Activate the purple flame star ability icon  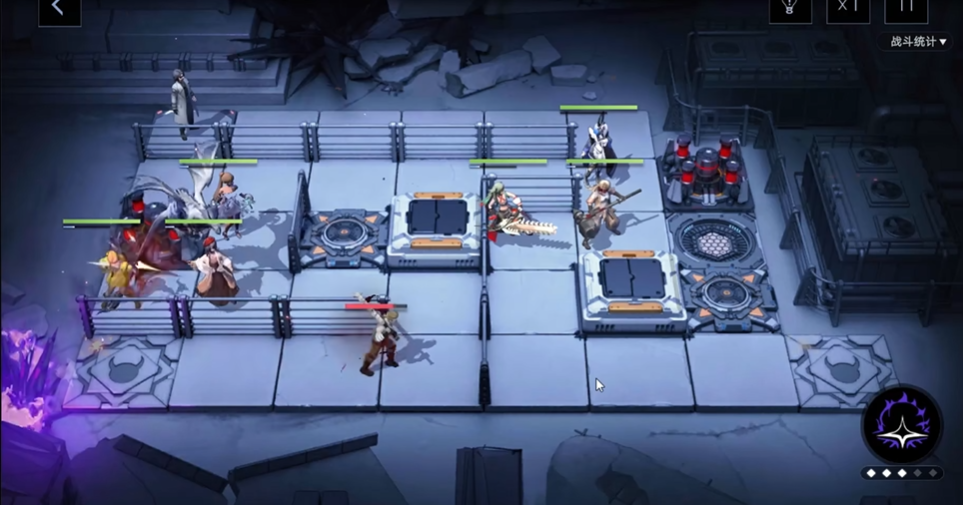[902, 425]
